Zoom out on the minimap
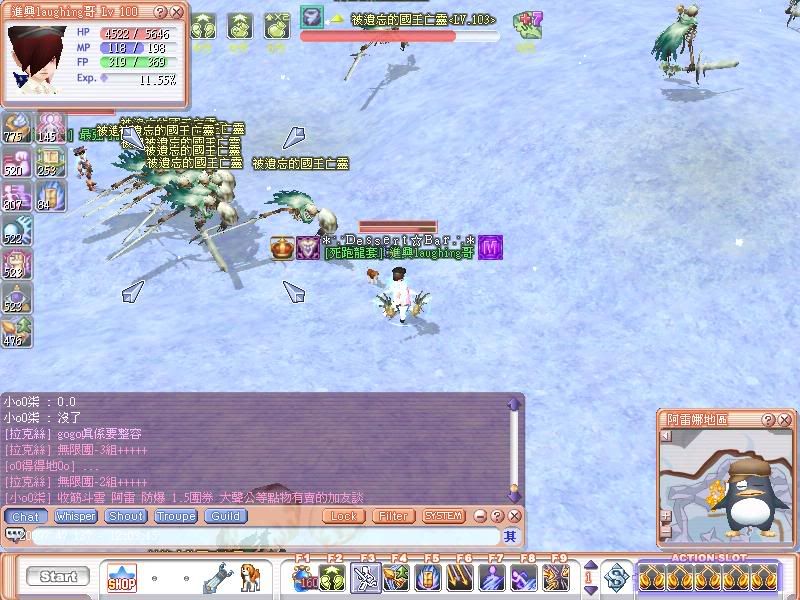The height and width of the screenshot is (600, 800). tap(665, 530)
